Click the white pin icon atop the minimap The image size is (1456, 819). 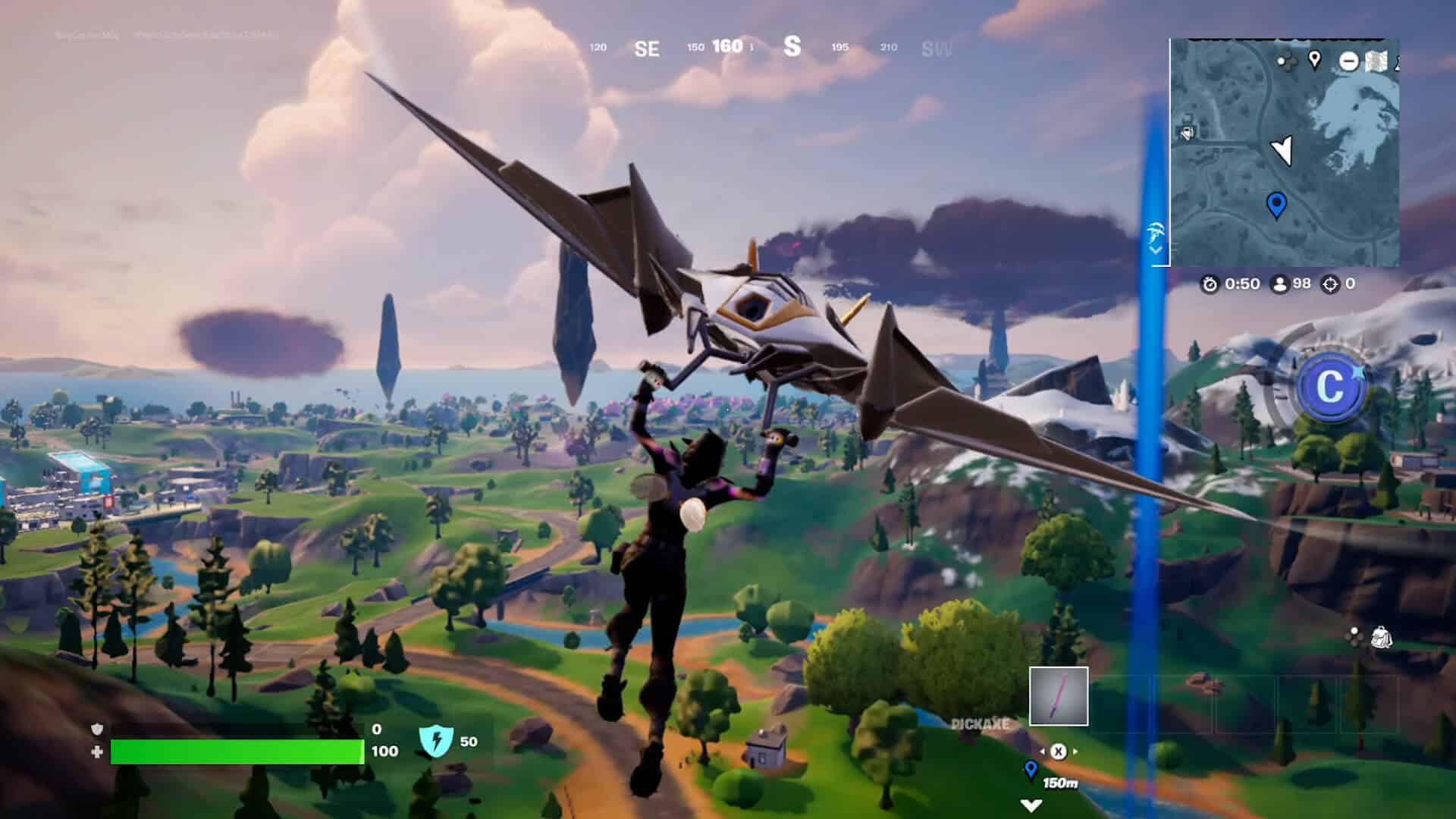(1315, 59)
